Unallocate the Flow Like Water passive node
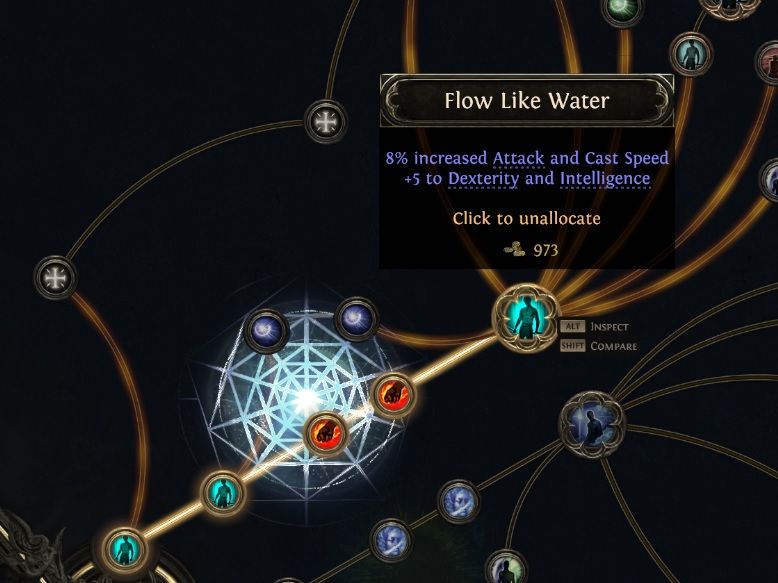The image size is (778, 583). [x=523, y=318]
